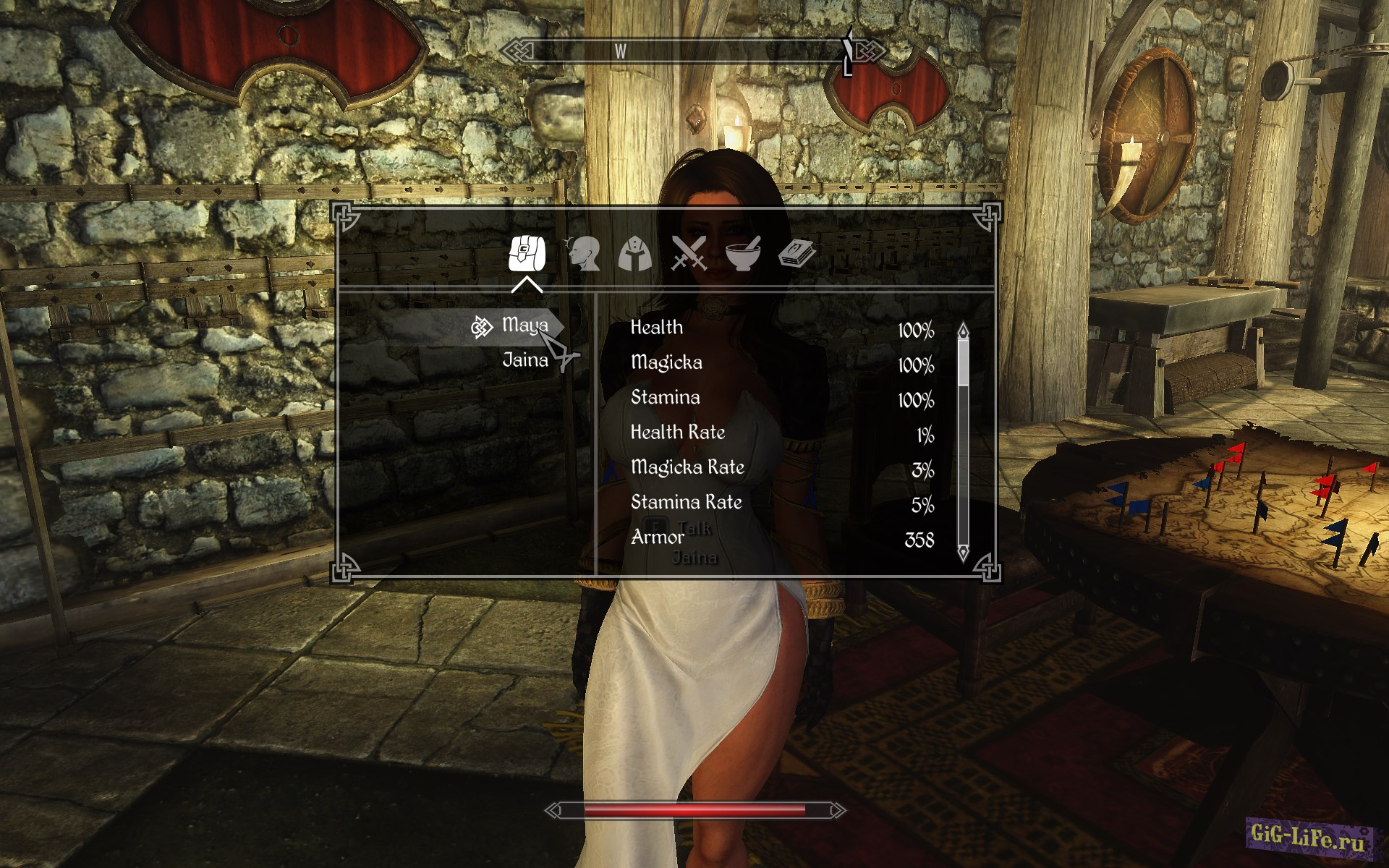This screenshot has height=868, width=1389.
Task: Click the scrollbar down arrow
Action: click(x=963, y=553)
